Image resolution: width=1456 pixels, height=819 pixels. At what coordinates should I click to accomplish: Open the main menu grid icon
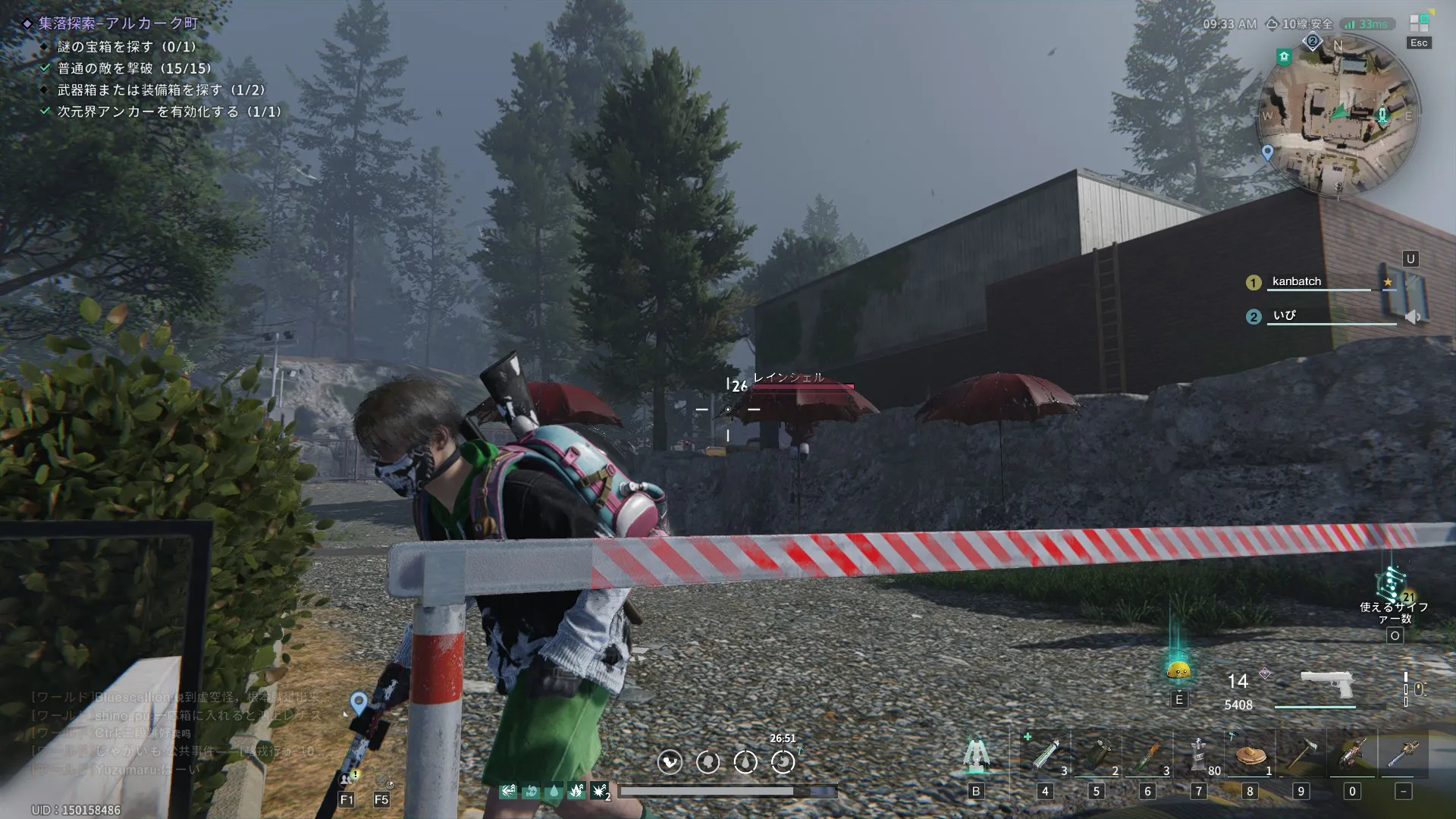1419,23
